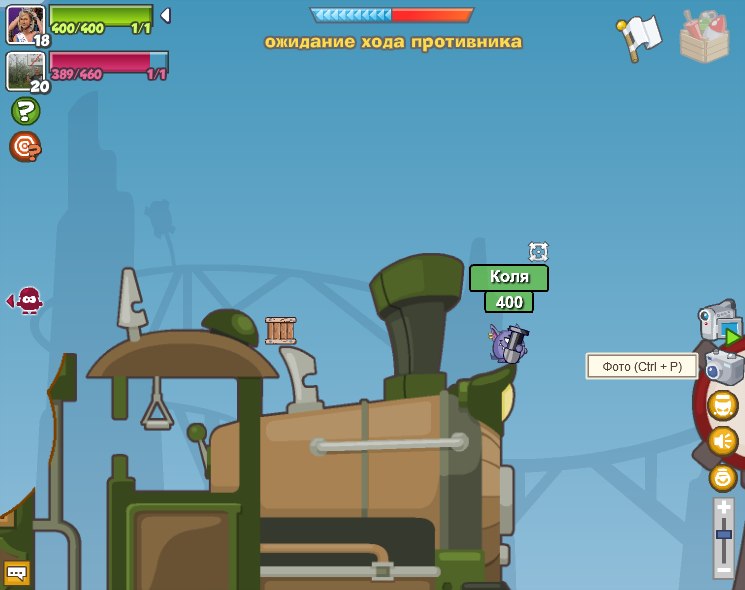Zoom in with the plus button

coord(723,508)
